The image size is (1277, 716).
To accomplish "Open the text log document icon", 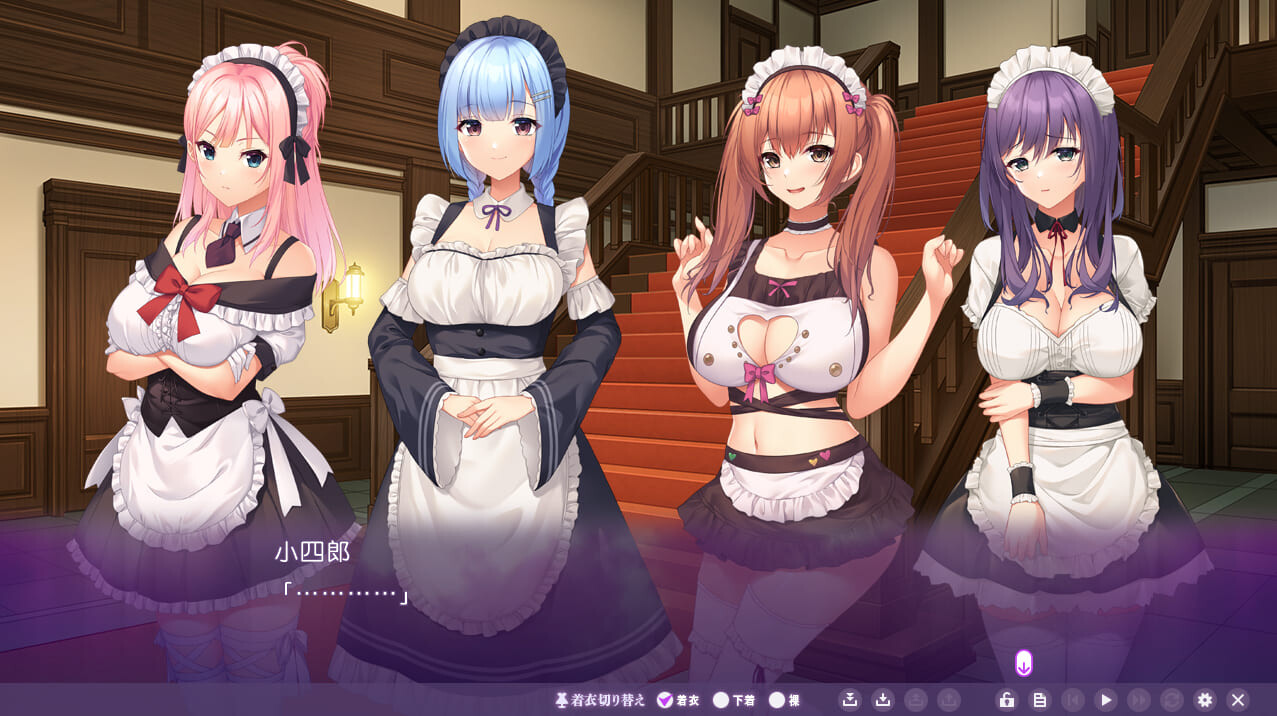I will coord(1040,700).
